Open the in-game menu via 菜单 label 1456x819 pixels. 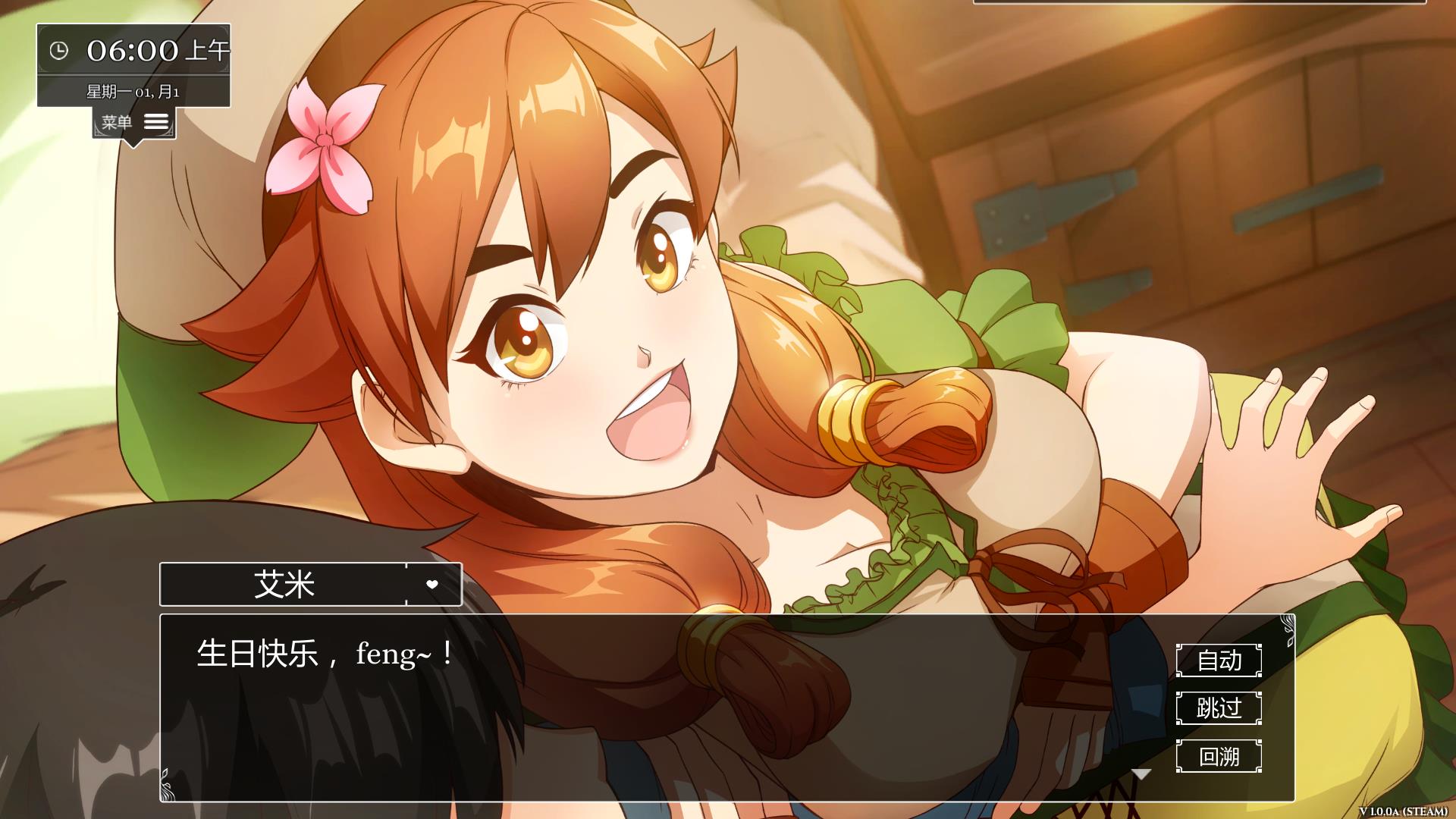(x=118, y=121)
